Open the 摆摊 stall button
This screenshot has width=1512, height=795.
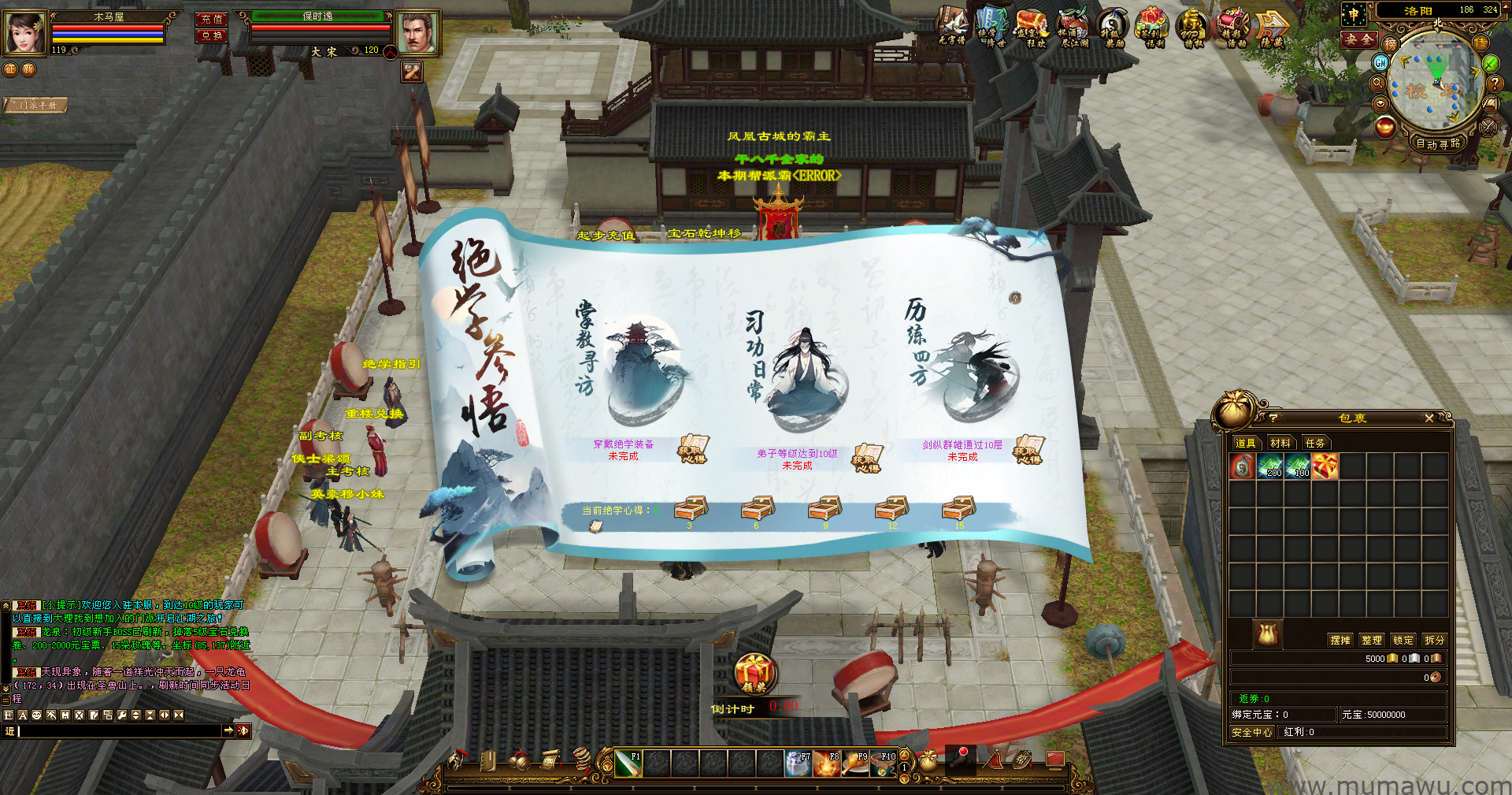click(1340, 640)
